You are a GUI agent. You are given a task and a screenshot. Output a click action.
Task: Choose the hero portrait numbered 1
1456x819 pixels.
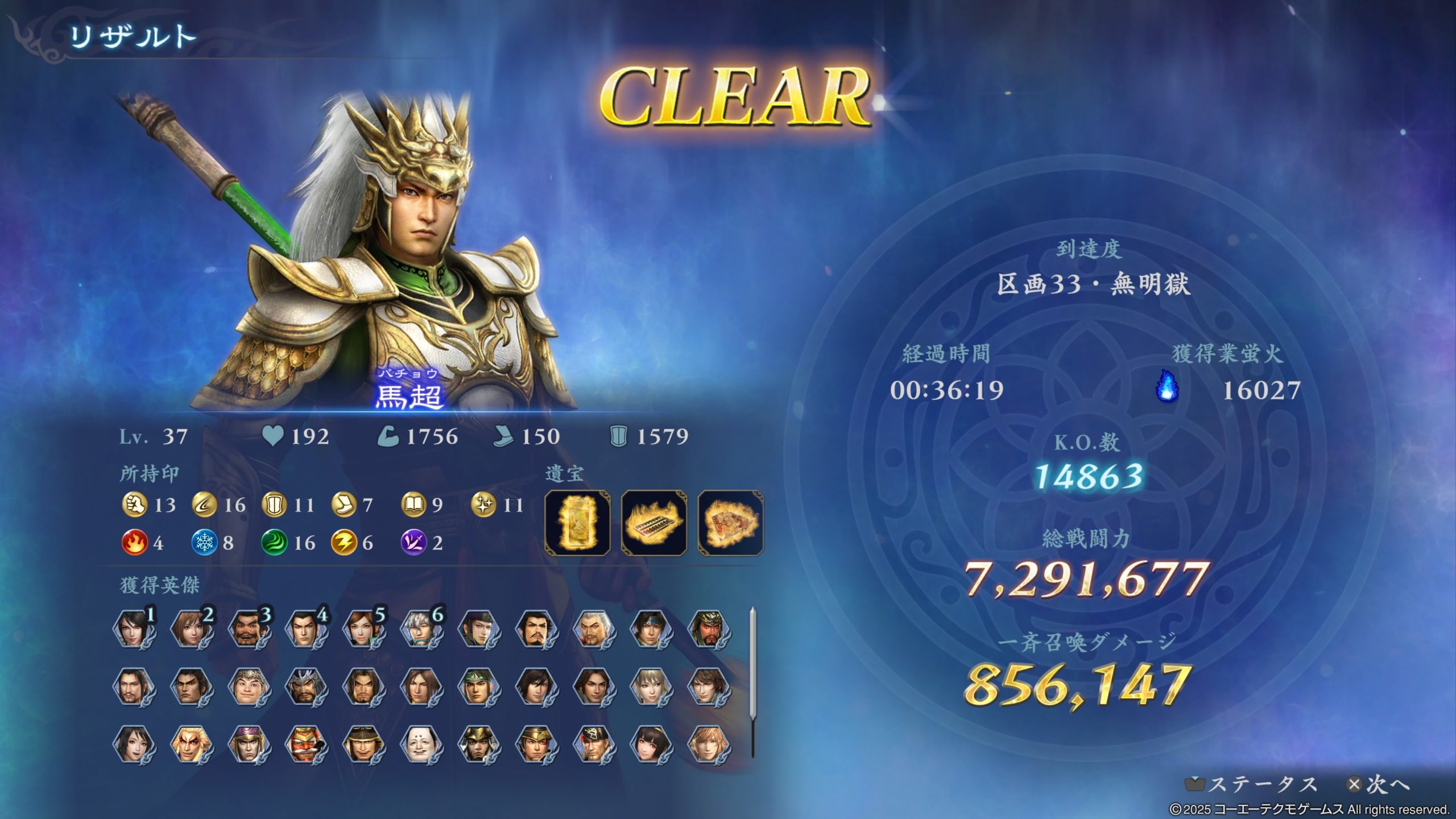[x=134, y=629]
